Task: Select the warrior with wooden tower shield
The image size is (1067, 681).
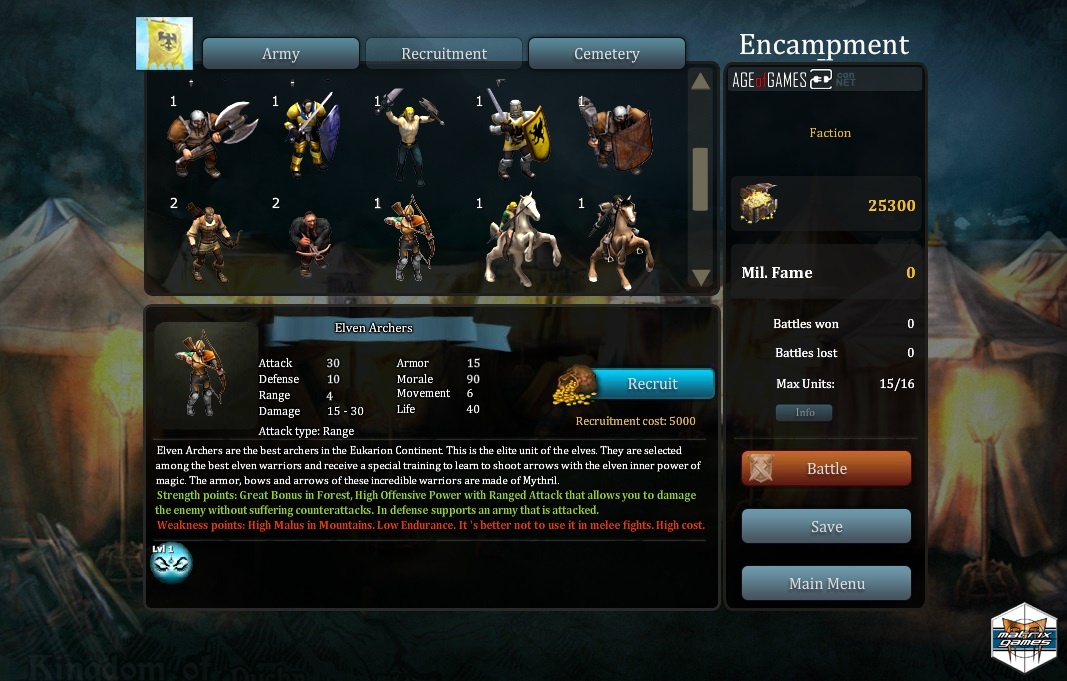Action: click(x=616, y=136)
